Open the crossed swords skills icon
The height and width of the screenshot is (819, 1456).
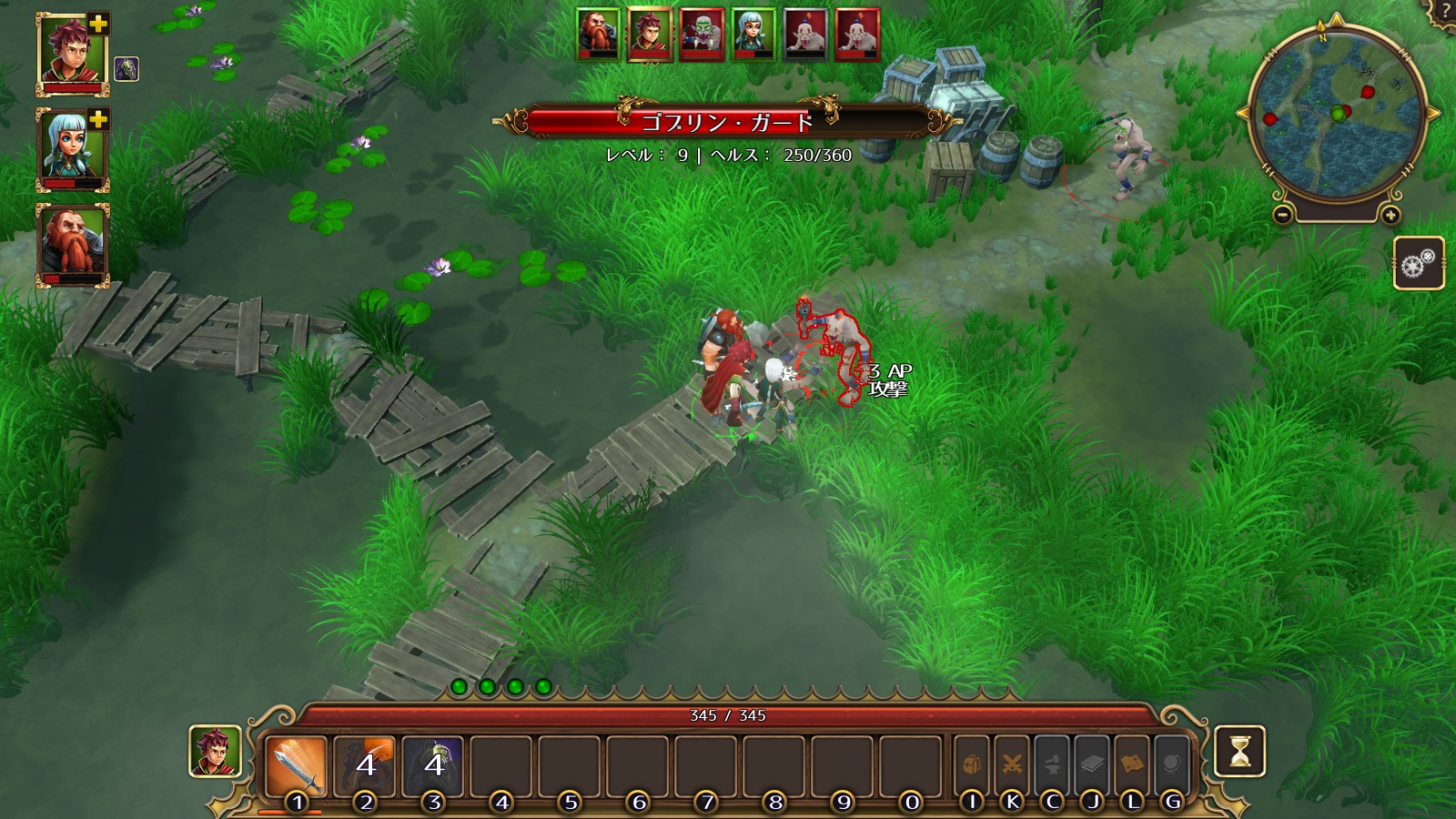pos(1011,764)
